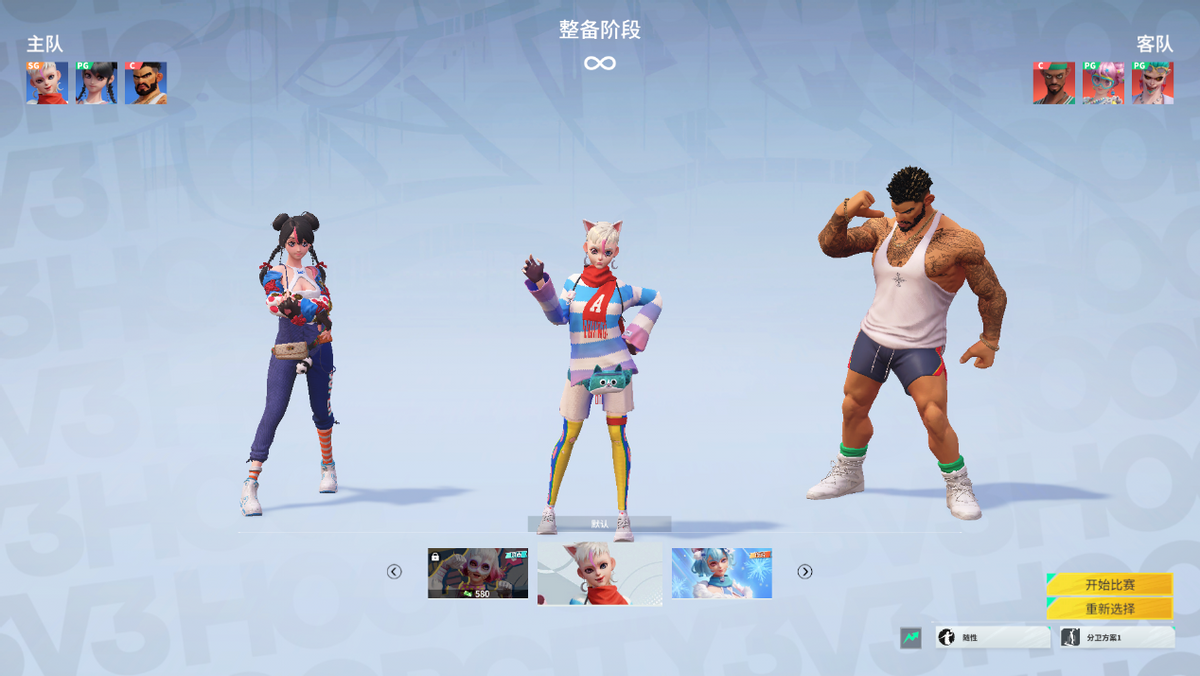This screenshot has width=1200, height=676.
Task: Start the match with 开始比赛
Action: coord(1109,585)
